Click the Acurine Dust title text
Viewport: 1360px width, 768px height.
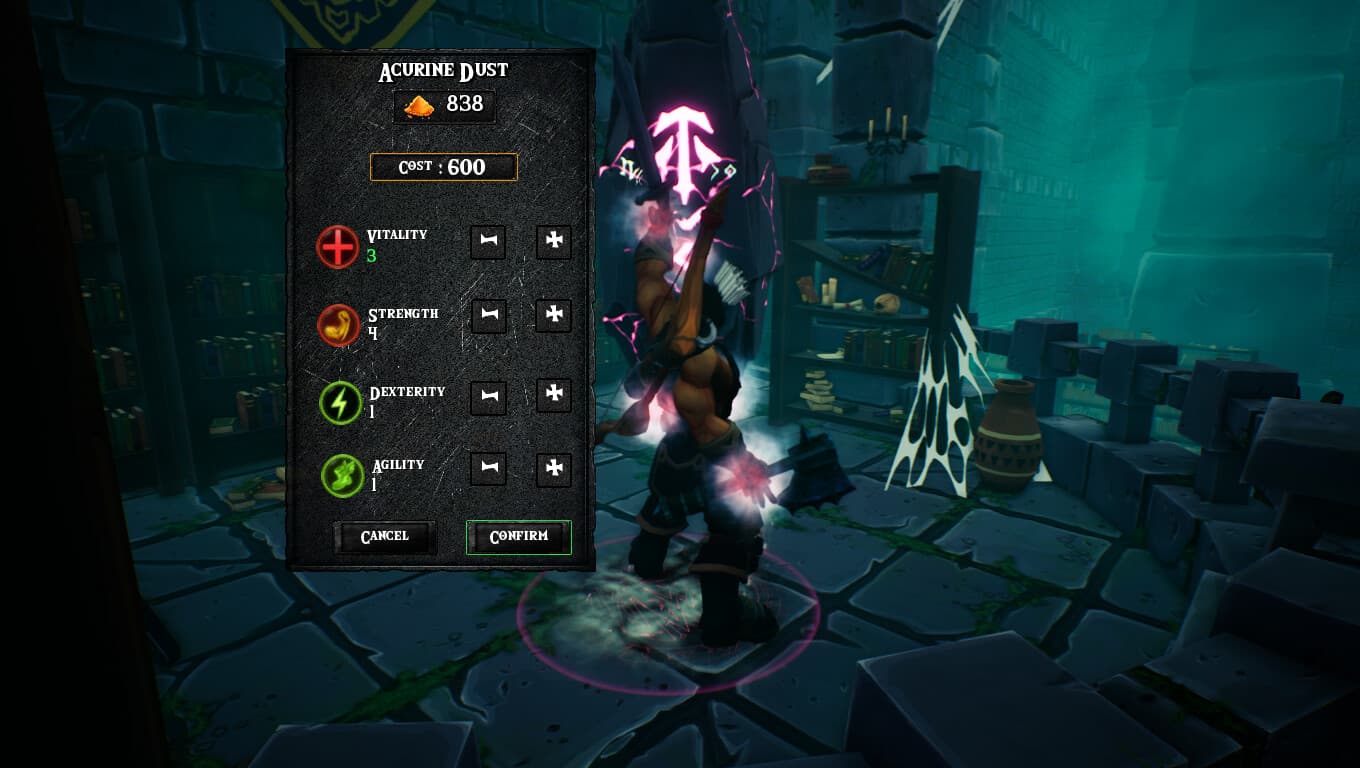[x=443, y=69]
